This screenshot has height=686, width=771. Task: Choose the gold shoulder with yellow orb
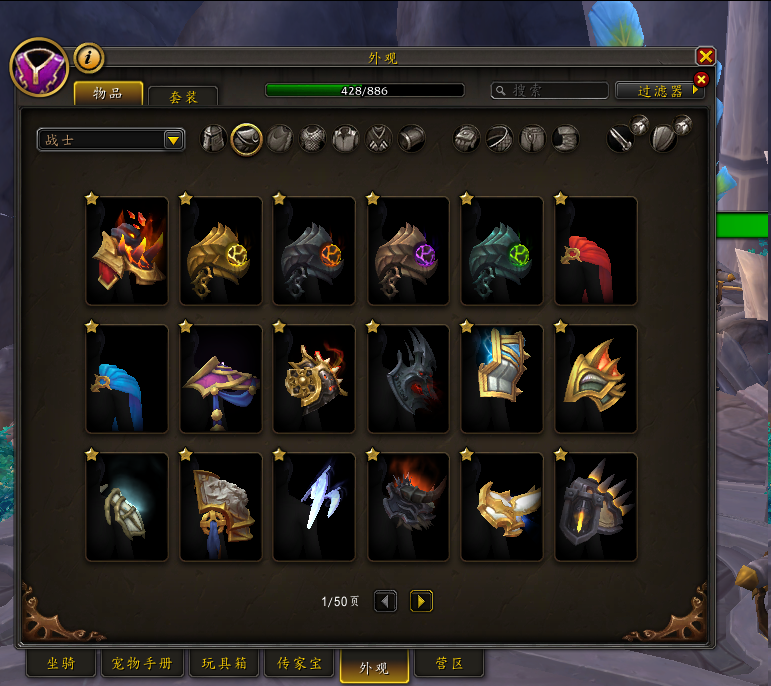pos(221,251)
